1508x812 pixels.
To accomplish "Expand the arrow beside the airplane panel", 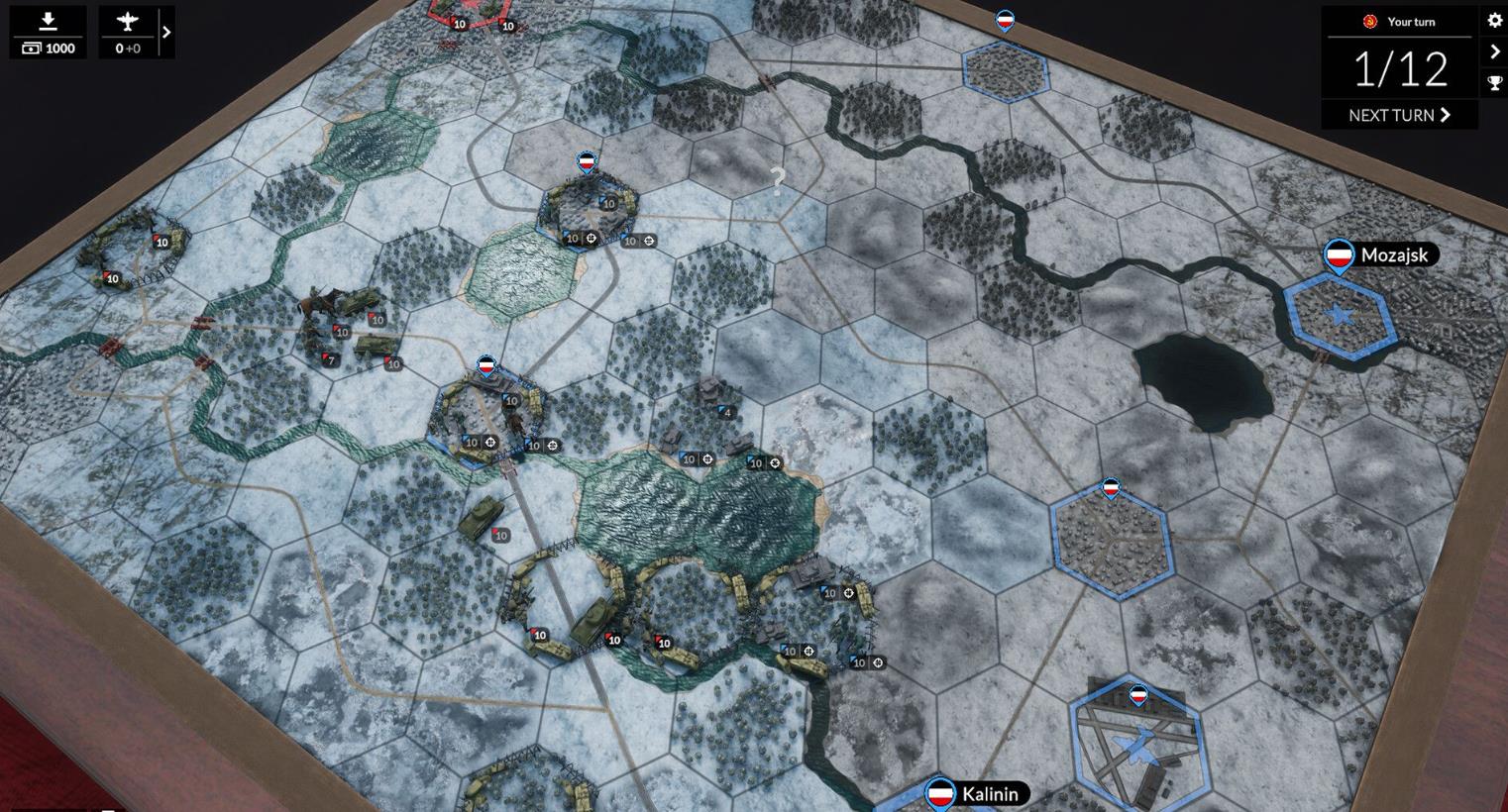I will point(166,33).
